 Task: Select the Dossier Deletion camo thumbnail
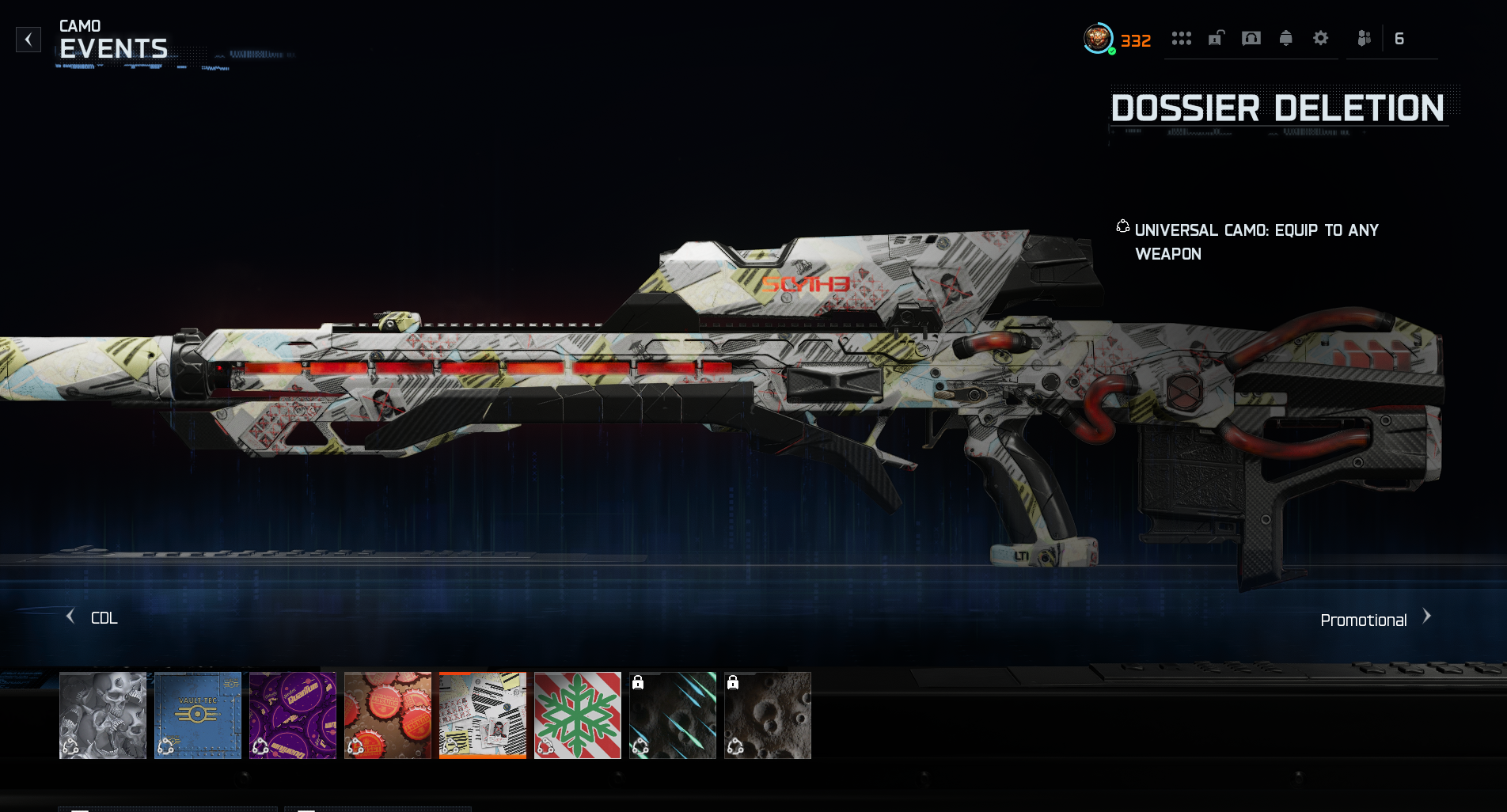click(x=483, y=715)
